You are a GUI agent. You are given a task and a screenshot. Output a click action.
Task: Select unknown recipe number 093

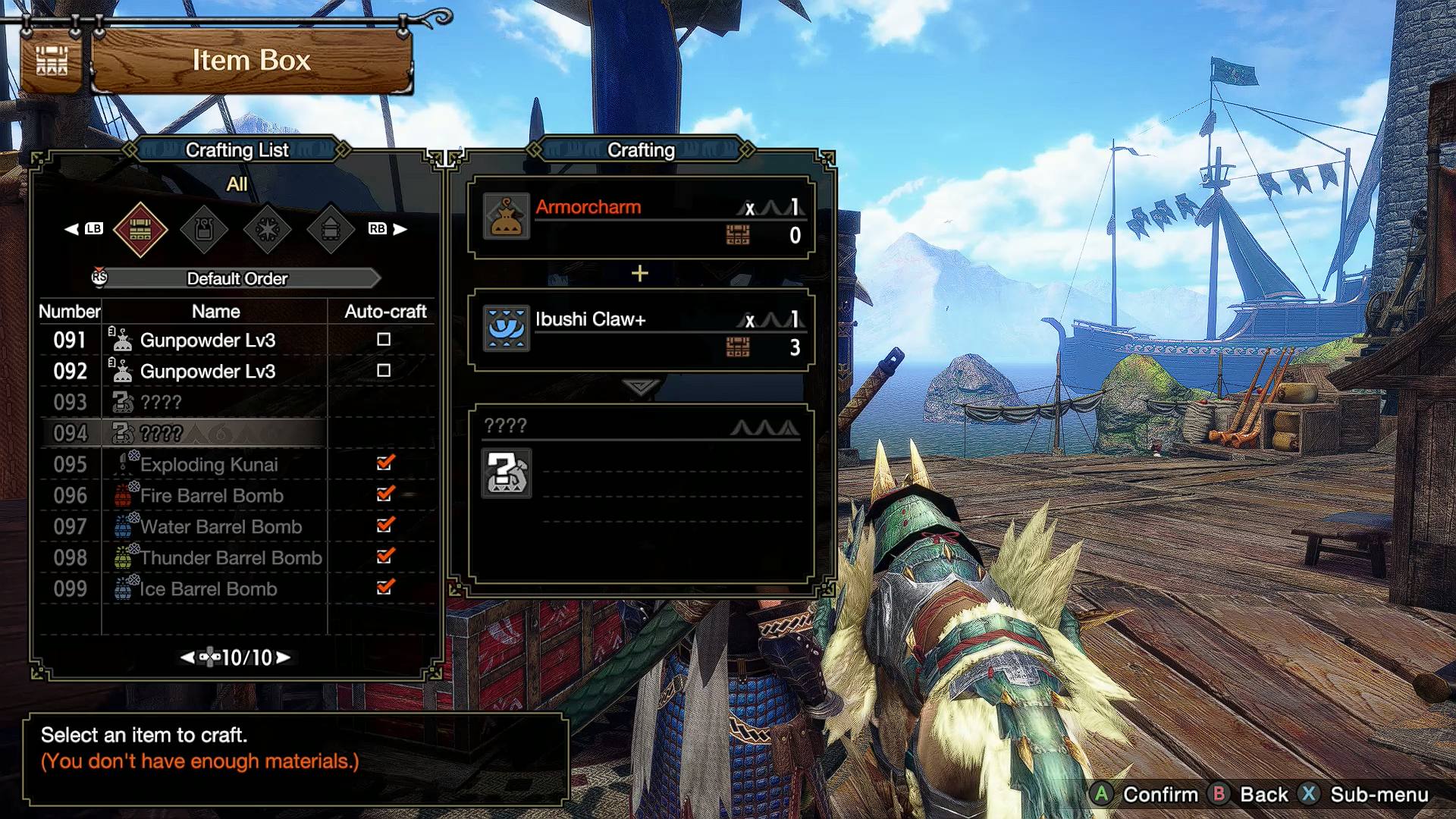click(x=161, y=403)
